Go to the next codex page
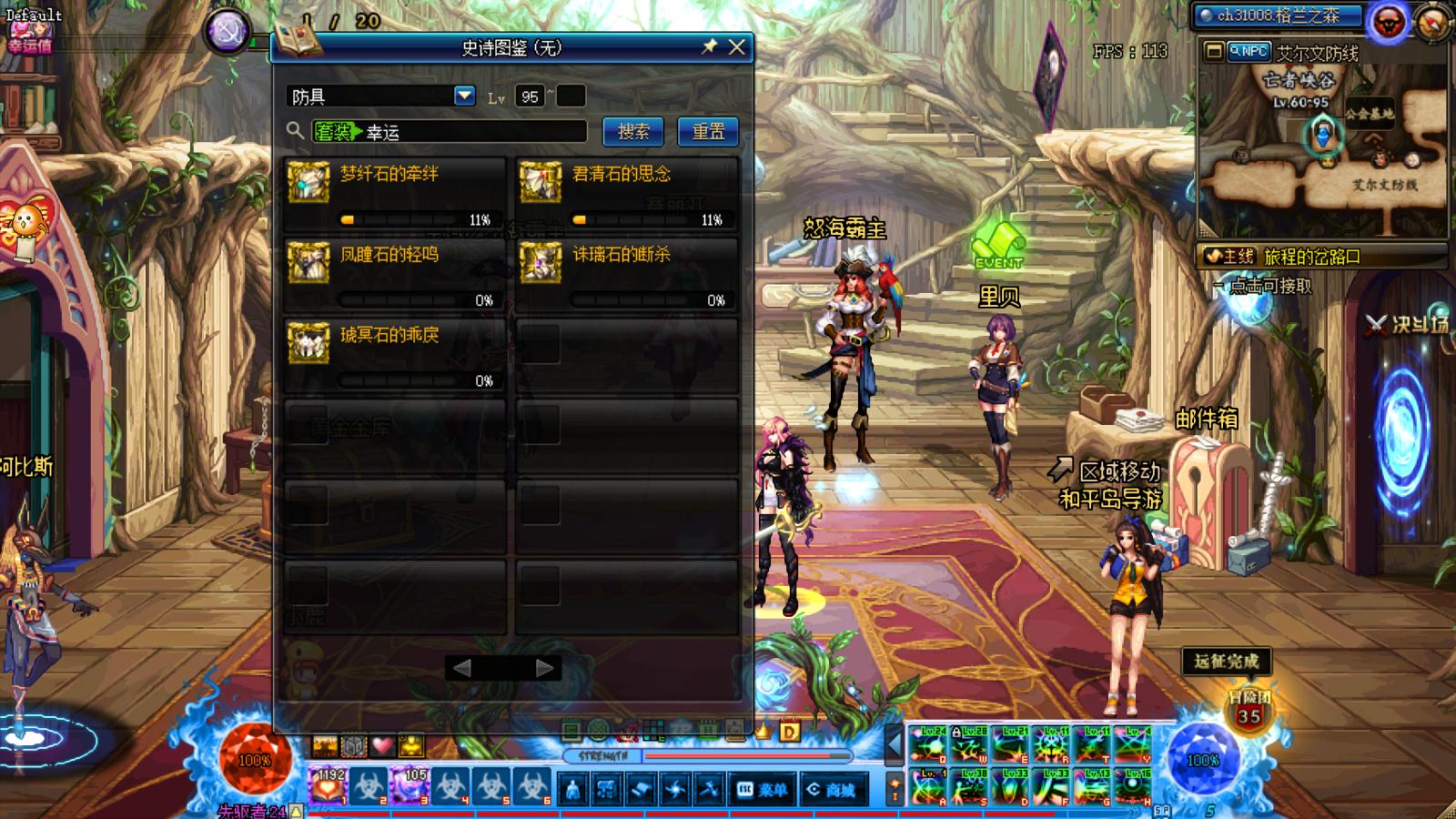 pyautogui.click(x=544, y=669)
